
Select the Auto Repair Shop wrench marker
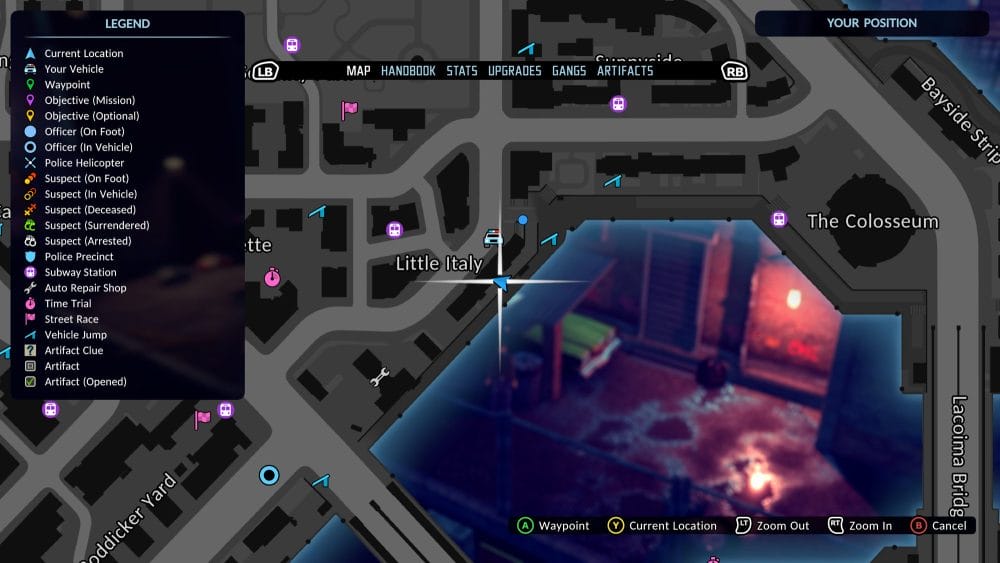(x=380, y=377)
